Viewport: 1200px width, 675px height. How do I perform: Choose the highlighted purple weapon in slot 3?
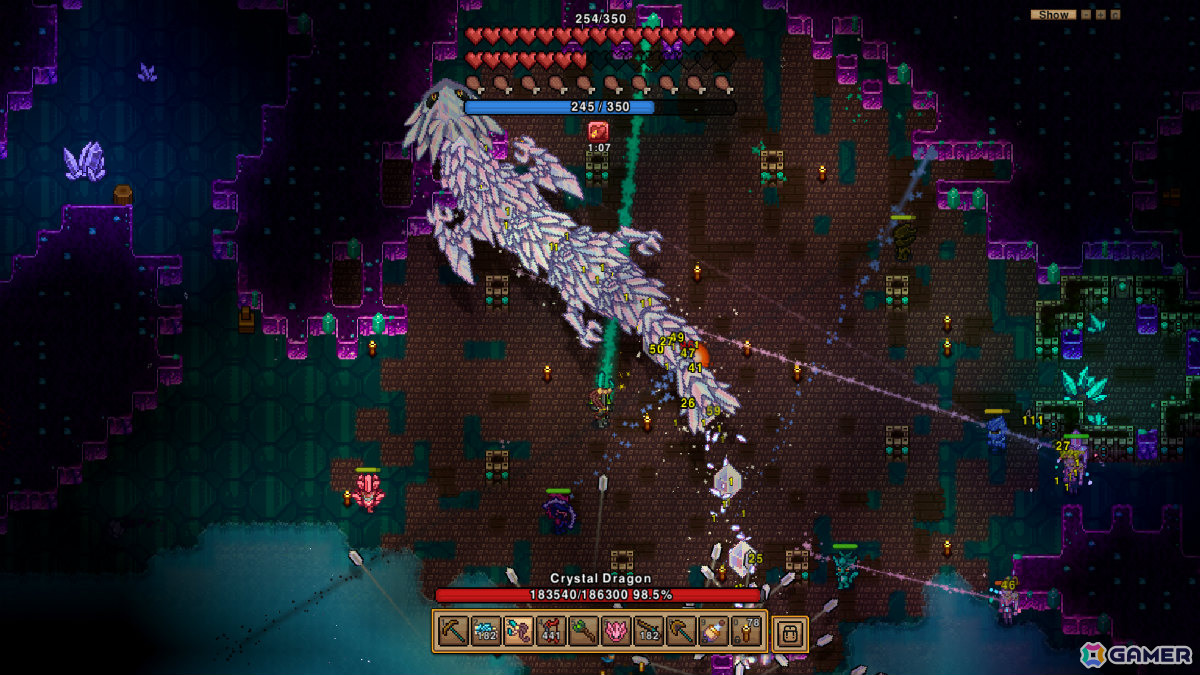click(518, 631)
